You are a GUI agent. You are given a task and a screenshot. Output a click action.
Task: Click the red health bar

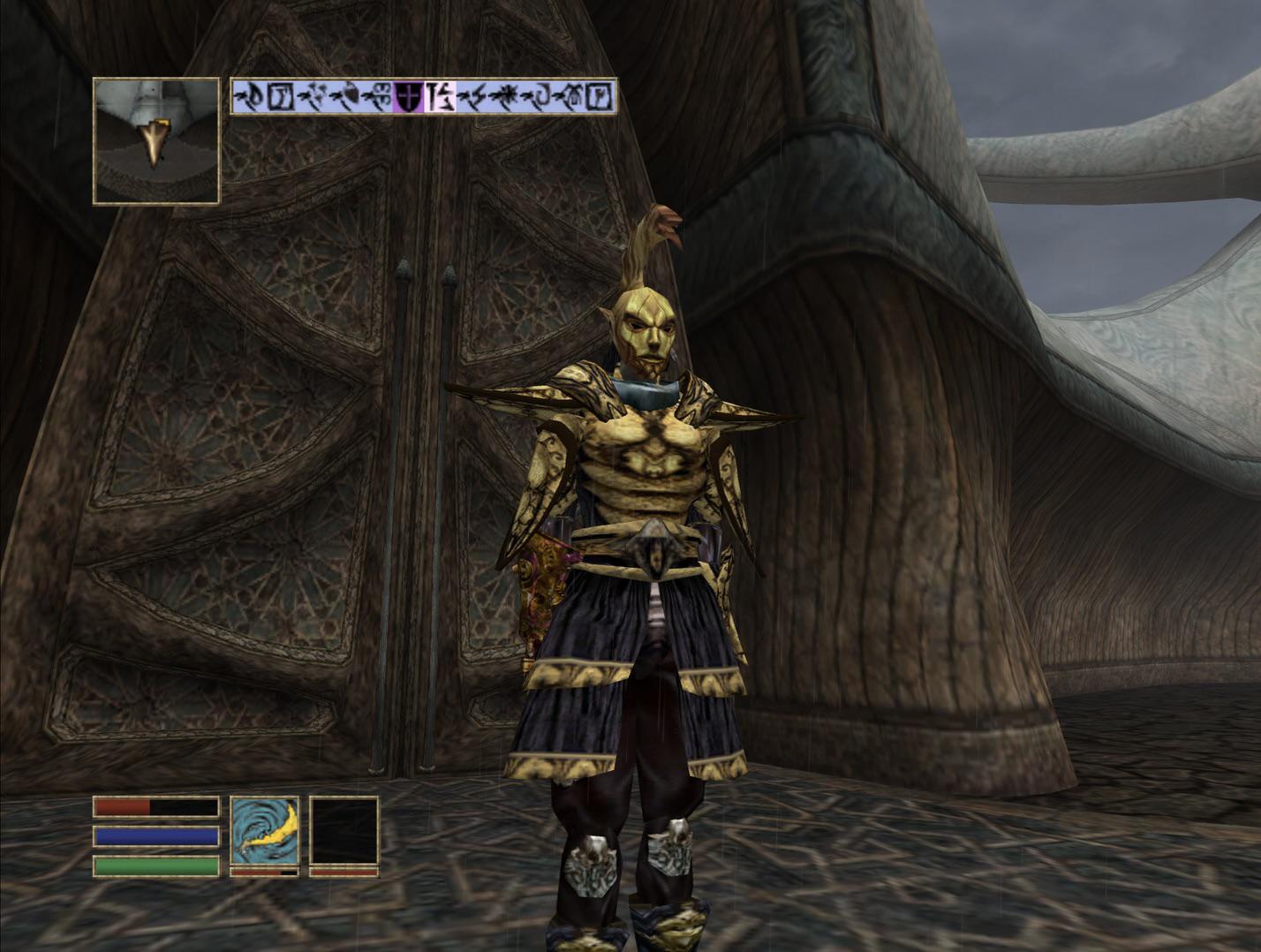155,807
